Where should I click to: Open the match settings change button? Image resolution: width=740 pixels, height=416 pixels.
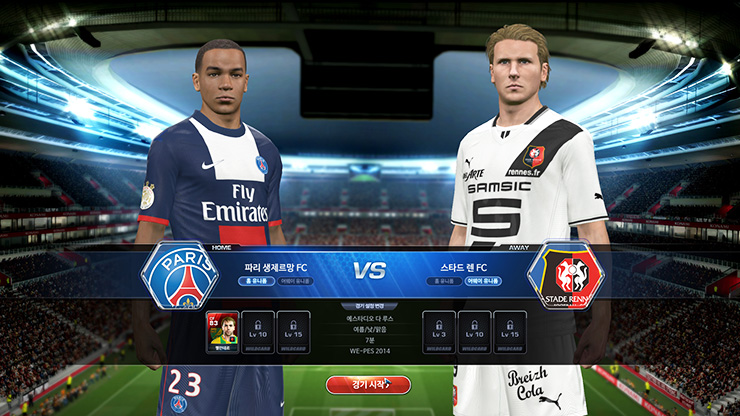click(x=369, y=305)
